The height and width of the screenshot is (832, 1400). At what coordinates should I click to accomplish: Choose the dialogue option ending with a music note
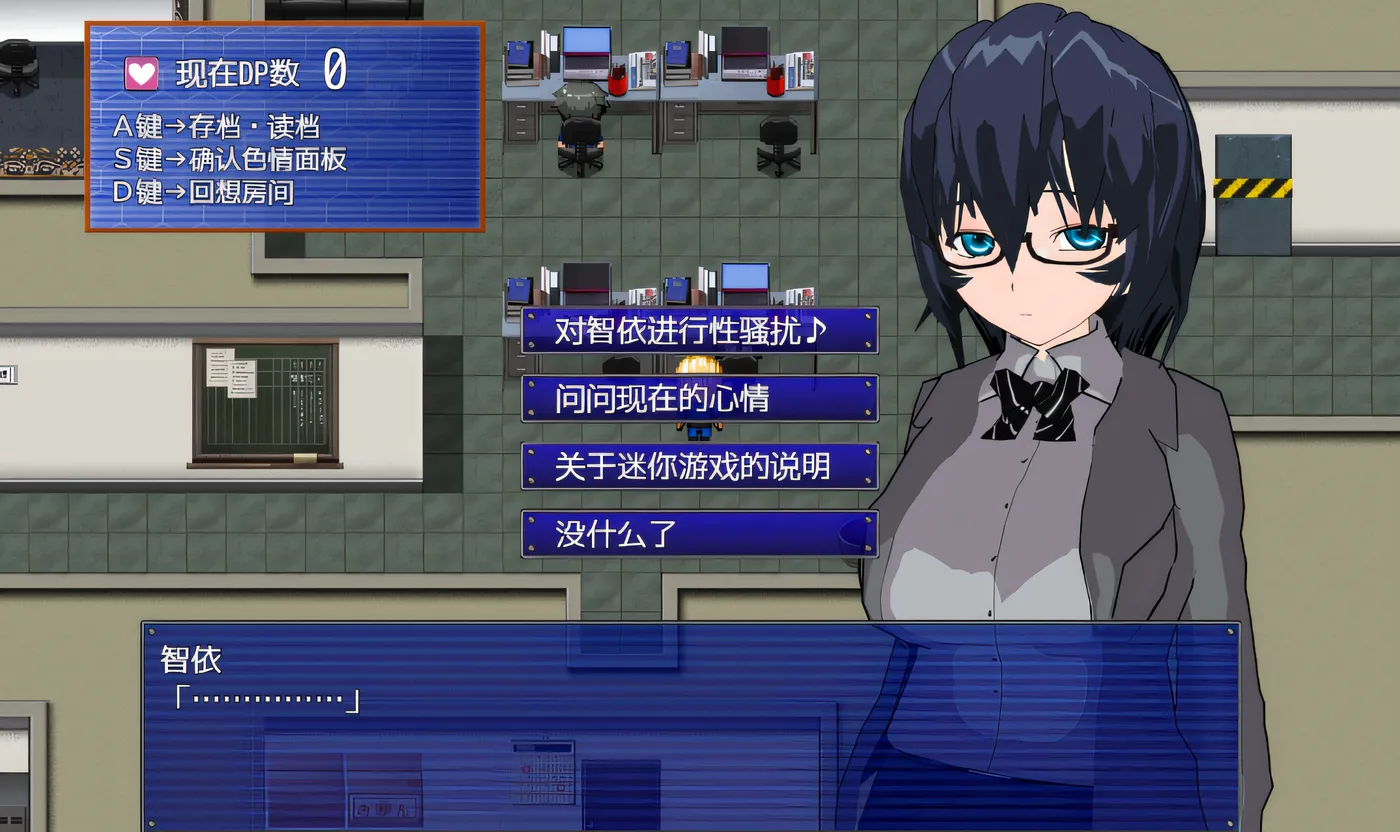pyautogui.click(x=699, y=331)
